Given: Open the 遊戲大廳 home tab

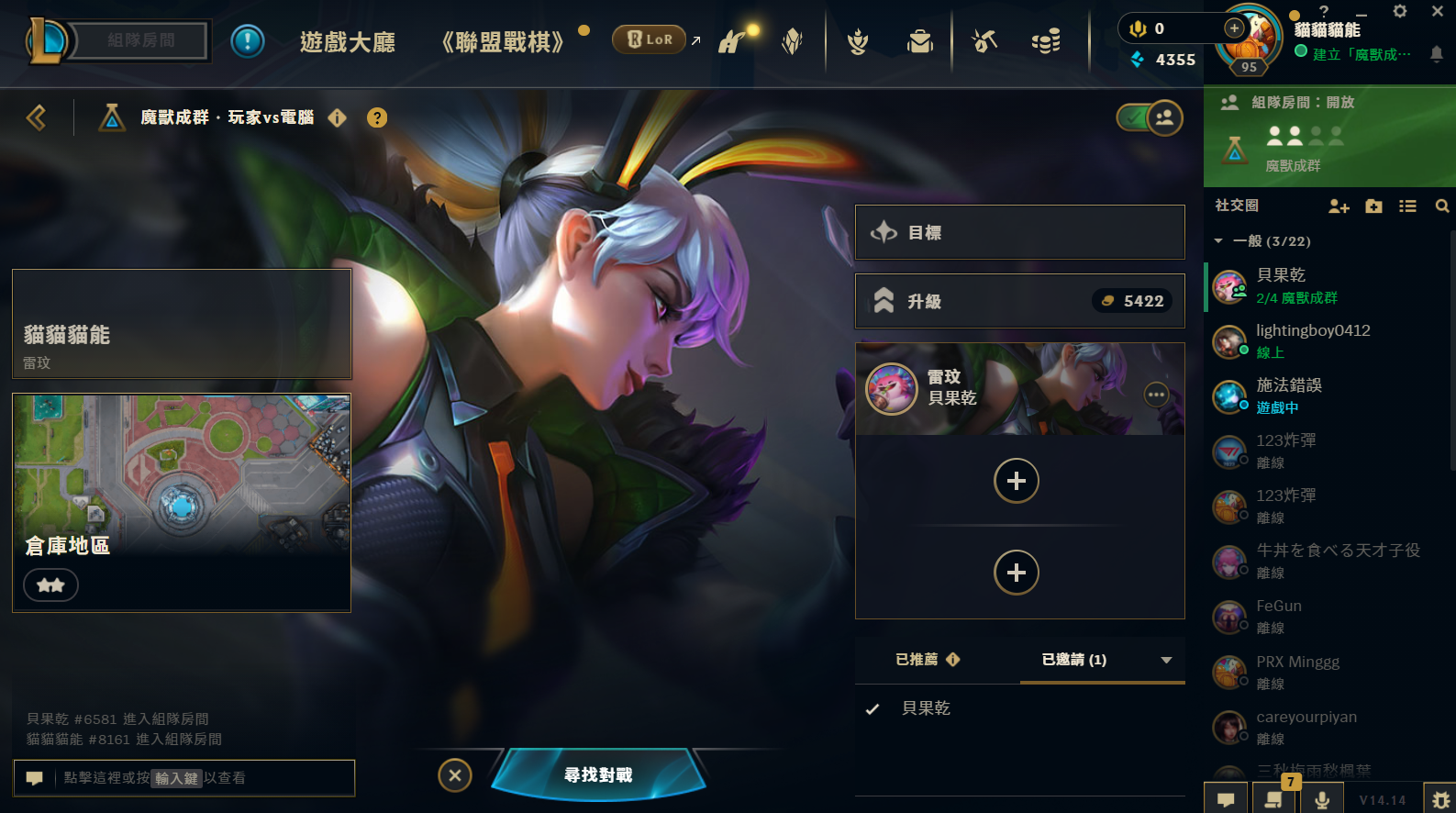Looking at the screenshot, I should pos(348,42).
